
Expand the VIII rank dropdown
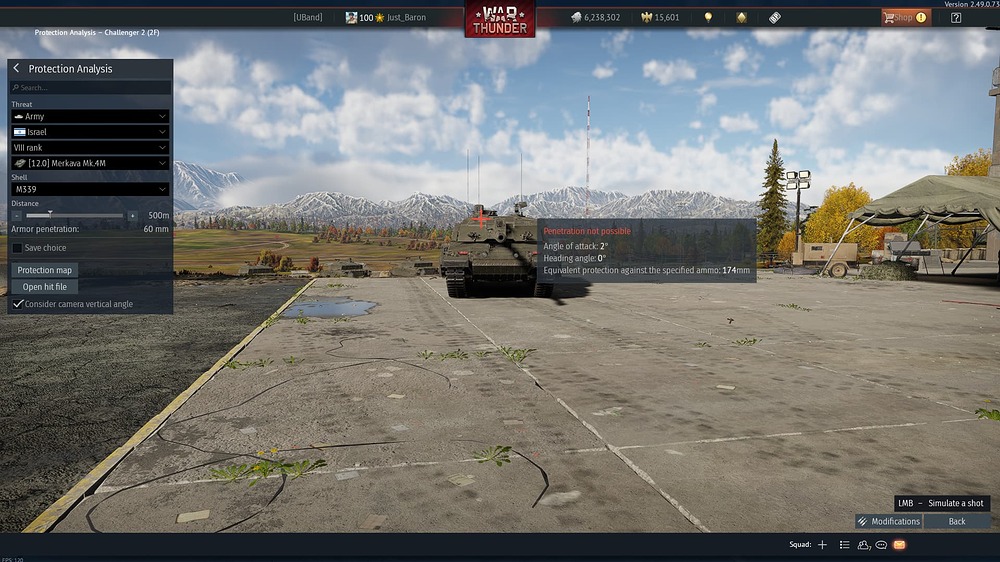coord(90,147)
